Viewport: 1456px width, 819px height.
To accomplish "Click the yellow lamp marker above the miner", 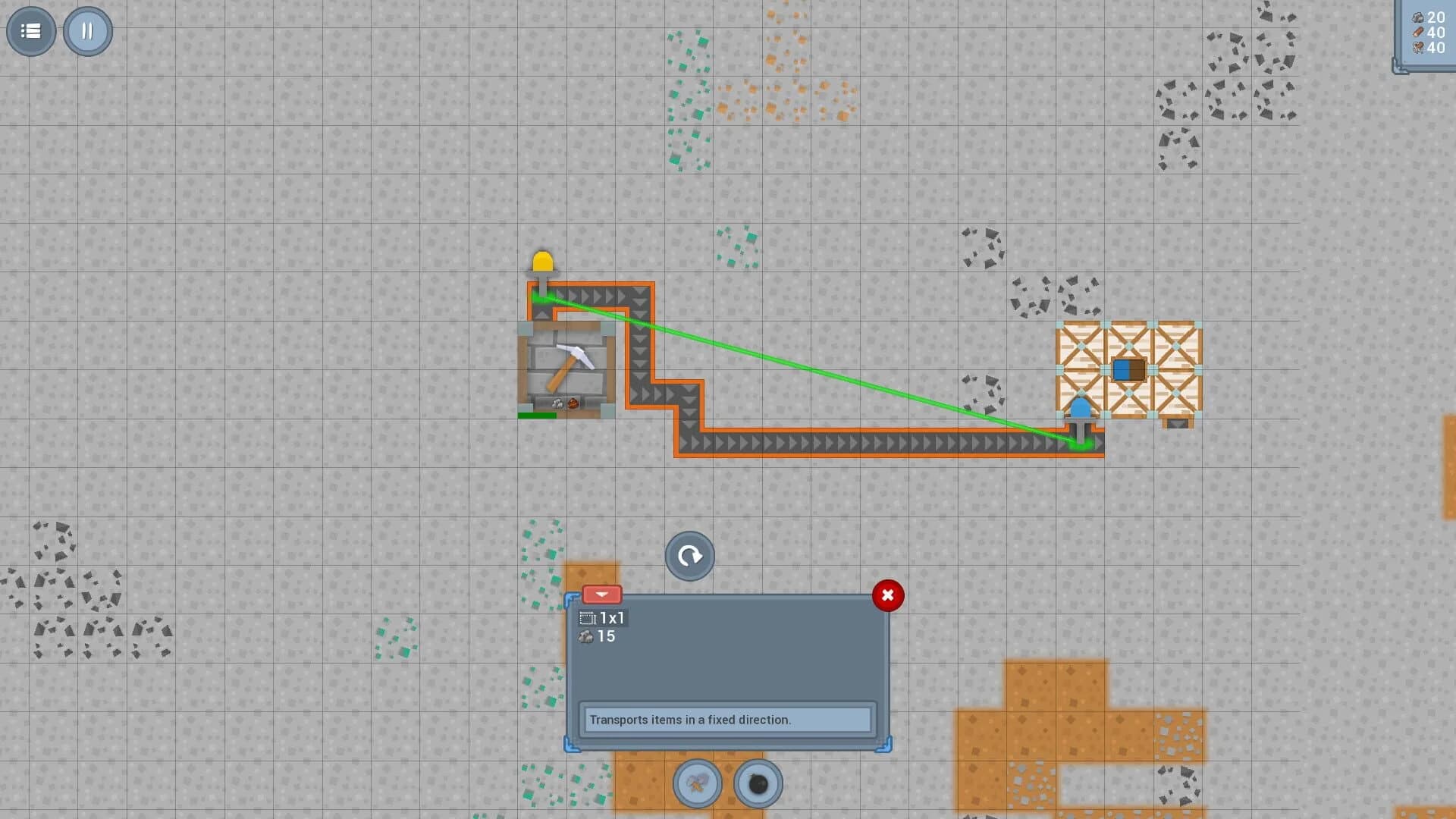I will 543,262.
